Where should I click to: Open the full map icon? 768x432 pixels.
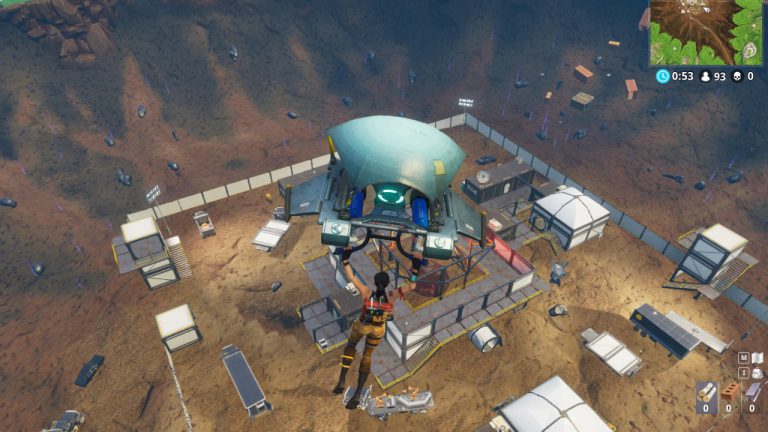[x=757, y=357]
